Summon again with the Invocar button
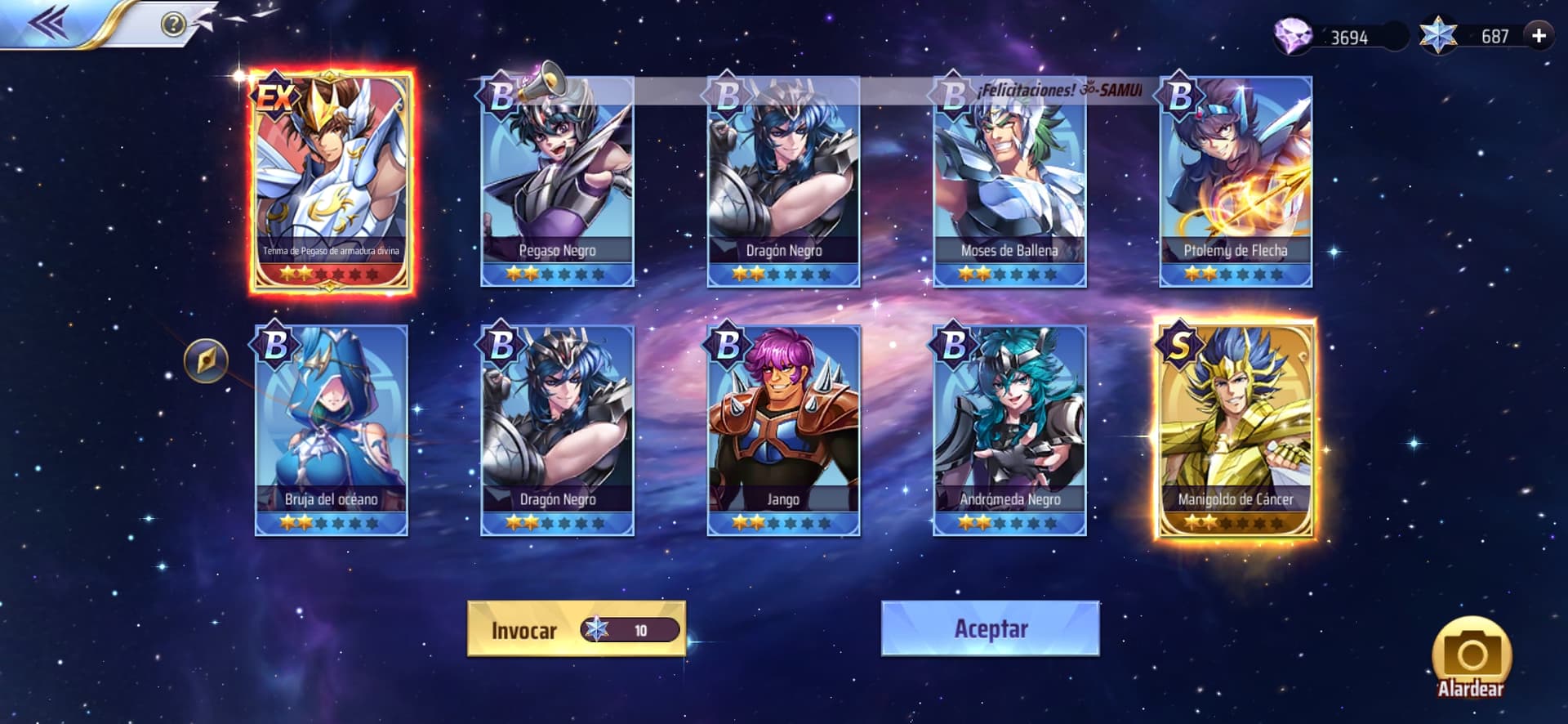This screenshot has width=1568, height=724. point(576,629)
